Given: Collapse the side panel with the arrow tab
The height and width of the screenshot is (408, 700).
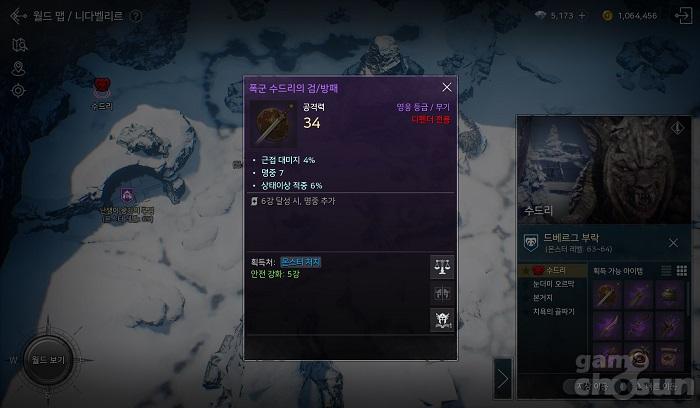Looking at the screenshot, I should (503, 378).
